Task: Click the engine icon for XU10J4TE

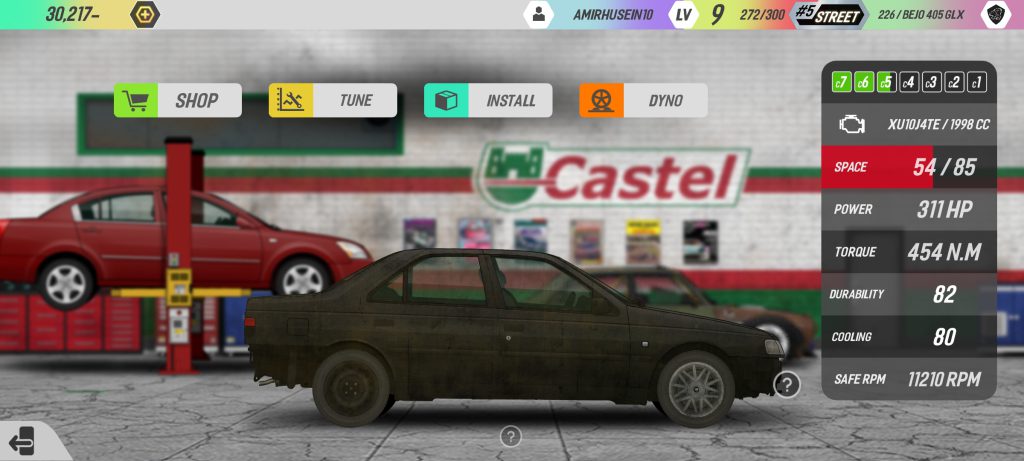Action: pyautogui.click(x=852, y=125)
